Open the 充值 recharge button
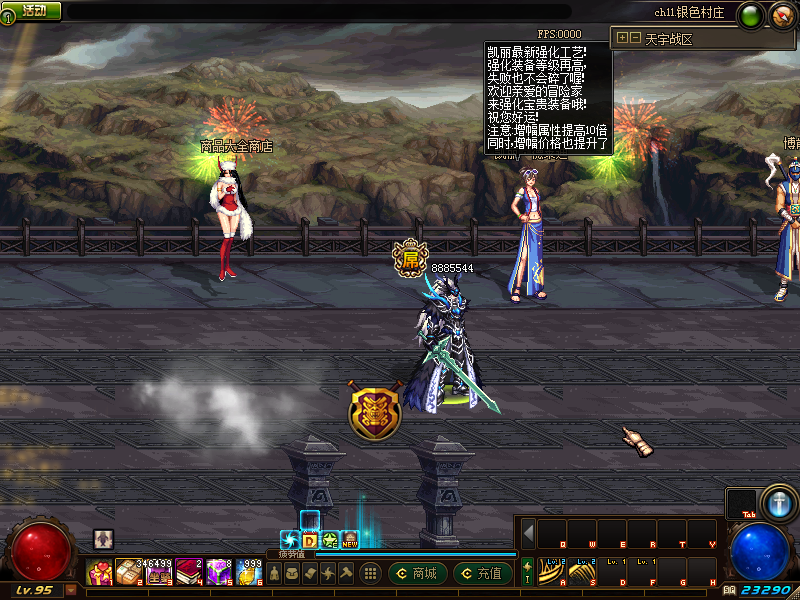 [481, 574]
